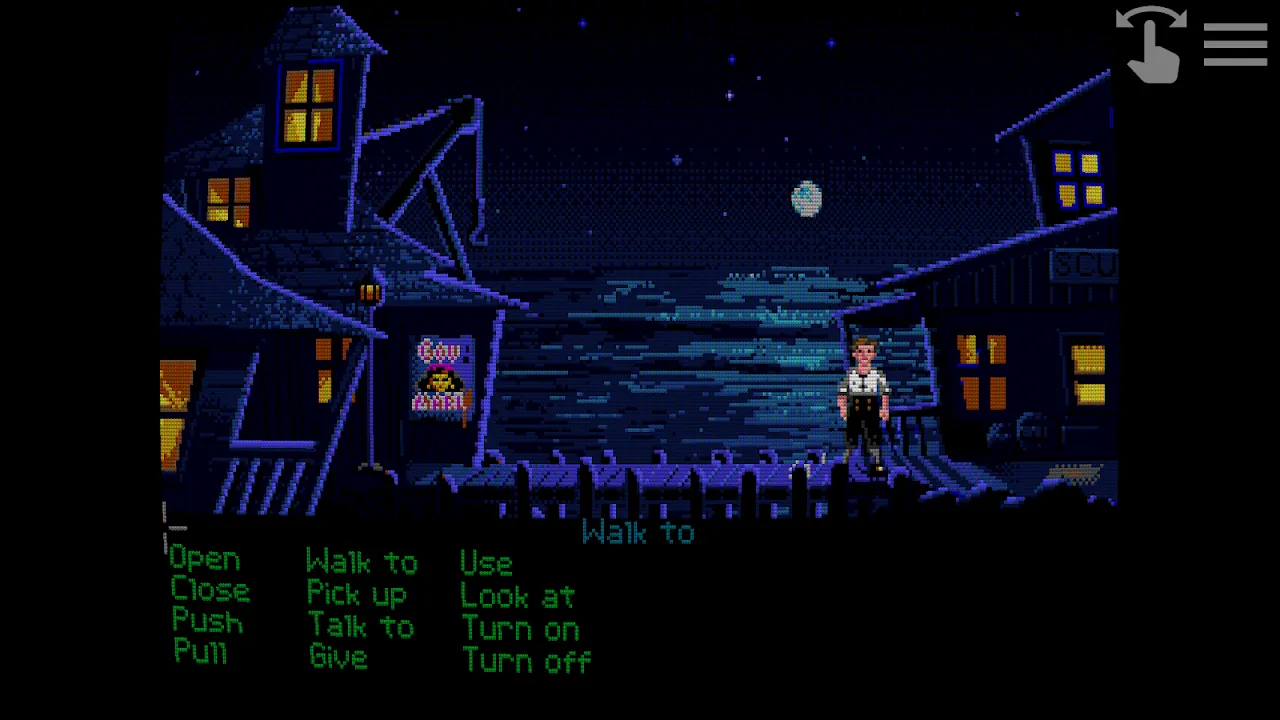This screenshot has height=720, width=1280.
Task: Choose the Look at action
Action: 517,596
